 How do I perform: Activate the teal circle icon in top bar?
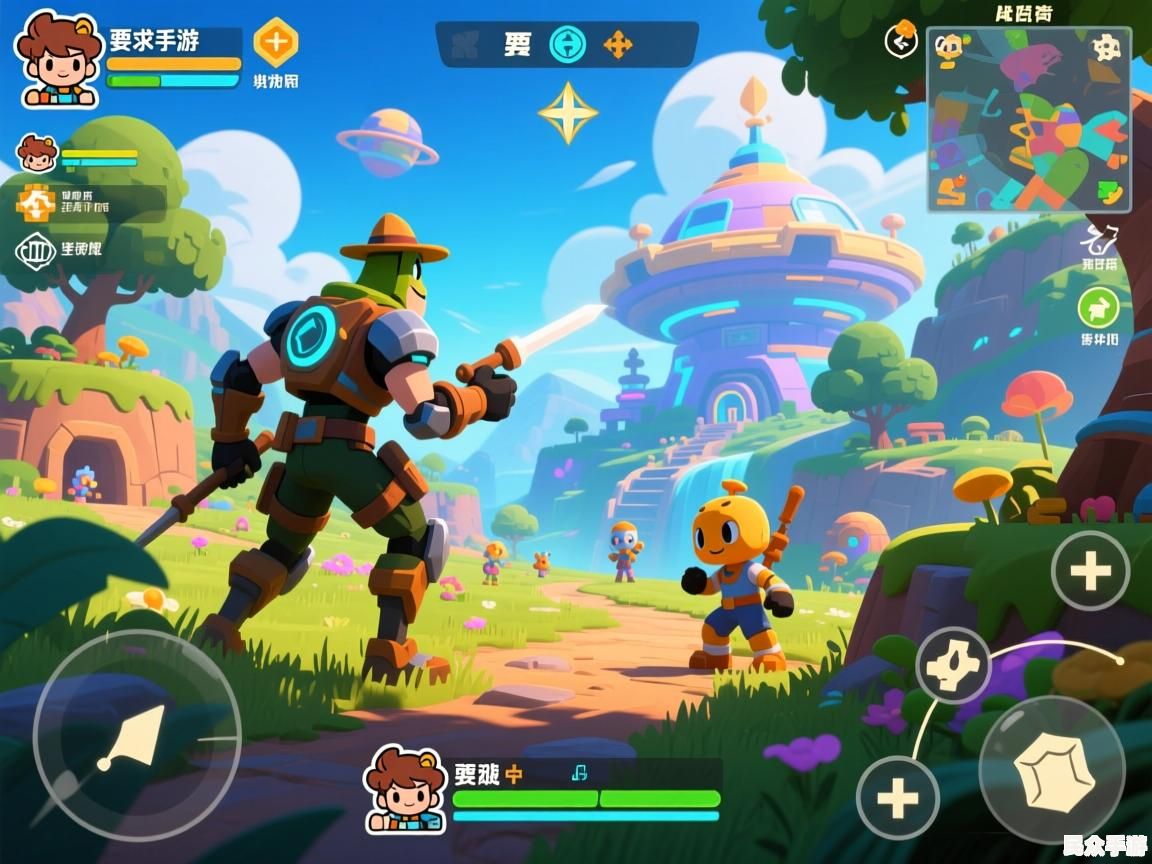pos(568,44)
